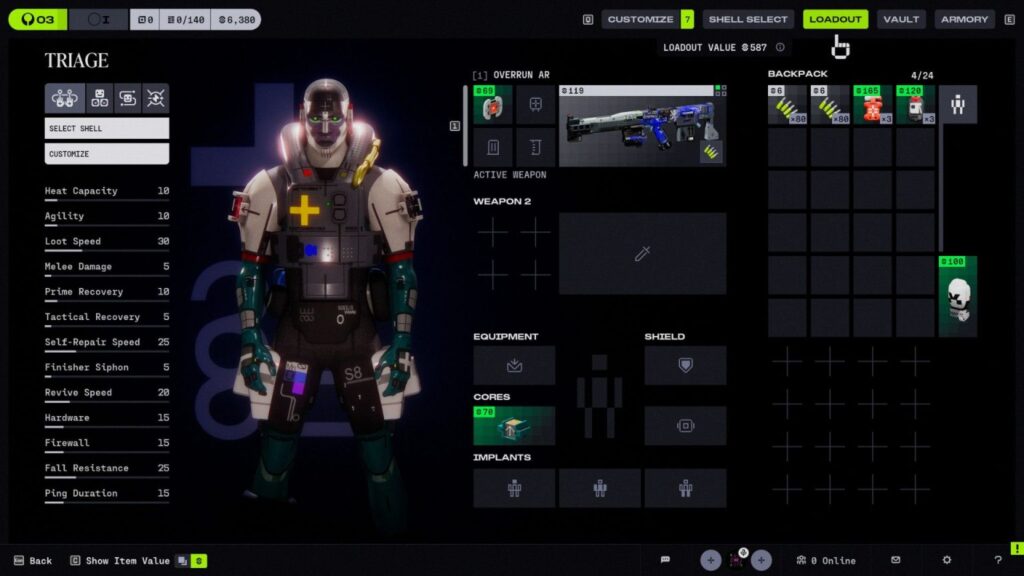The height and width of the screenshot is (576, 1024).
Task: Toggle Show Item Value
Action: pos(120,561)
